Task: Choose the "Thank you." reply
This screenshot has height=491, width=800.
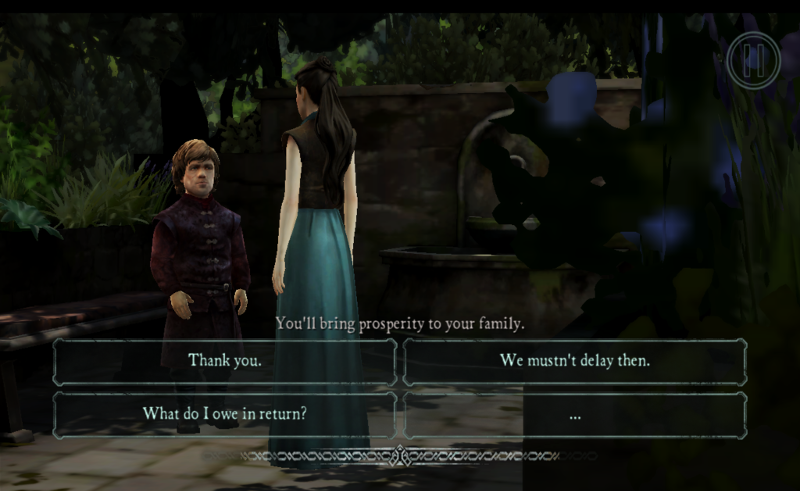Action: click(225, 361)
